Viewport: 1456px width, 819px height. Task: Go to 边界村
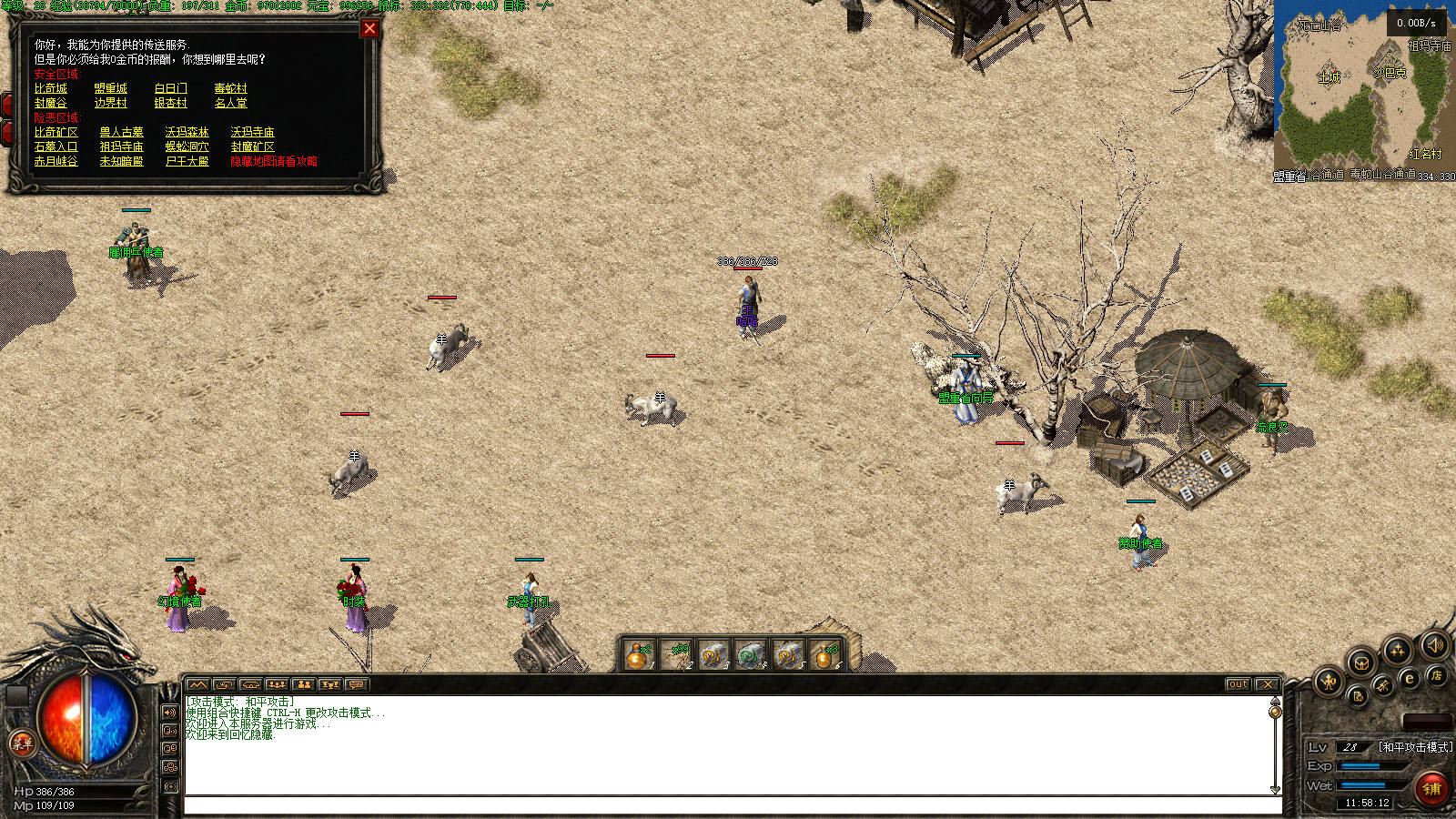(110, 103)
